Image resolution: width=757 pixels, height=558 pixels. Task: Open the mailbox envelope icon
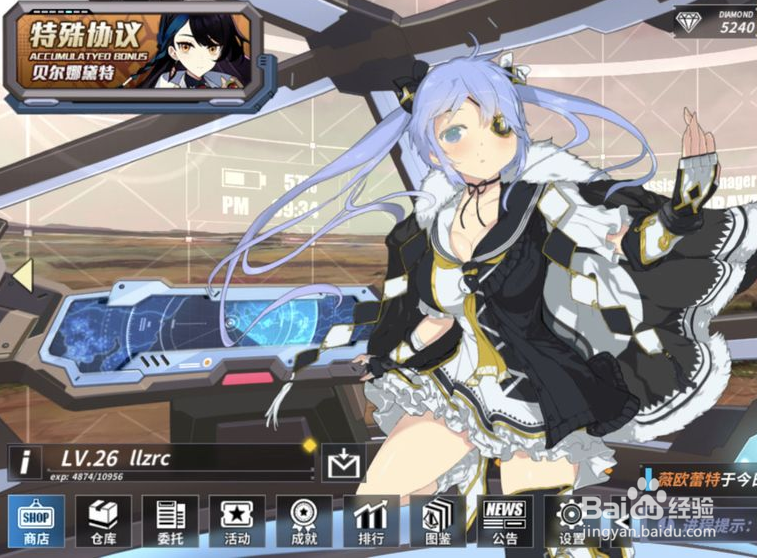click(x=343, y=463)
